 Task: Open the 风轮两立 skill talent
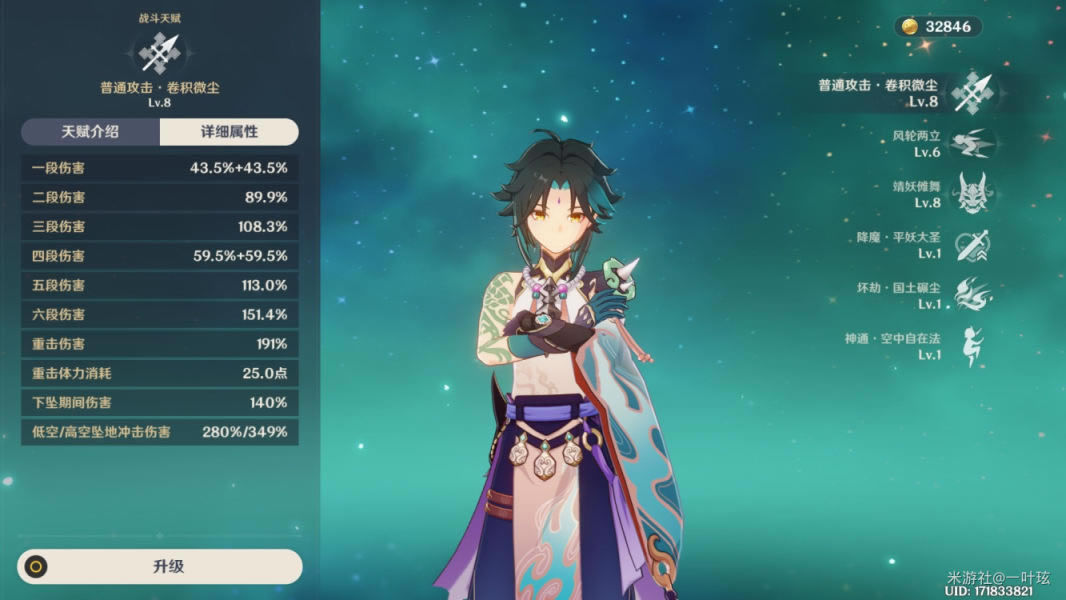point(969,144)
